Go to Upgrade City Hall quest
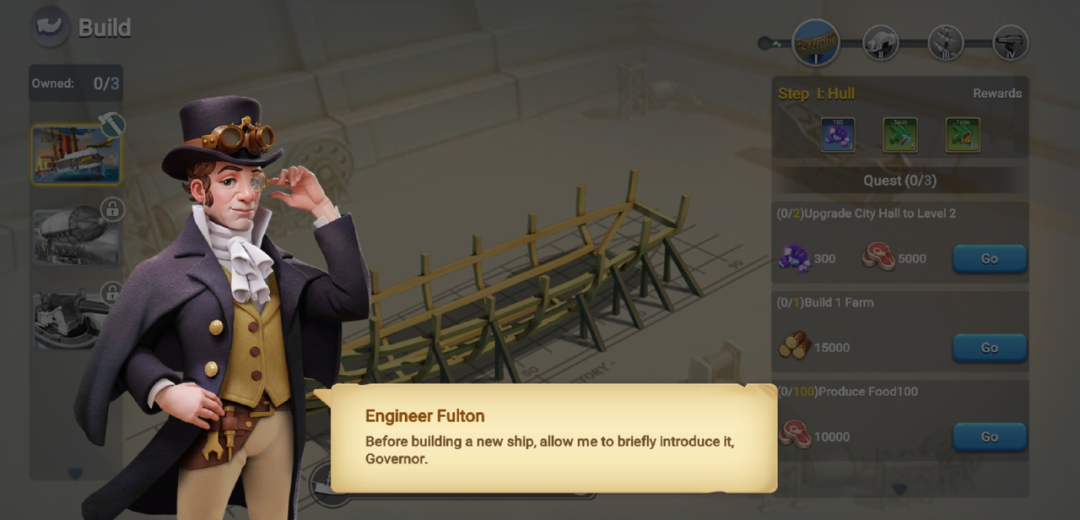The image size is (1080, 520). pos(988,259)
